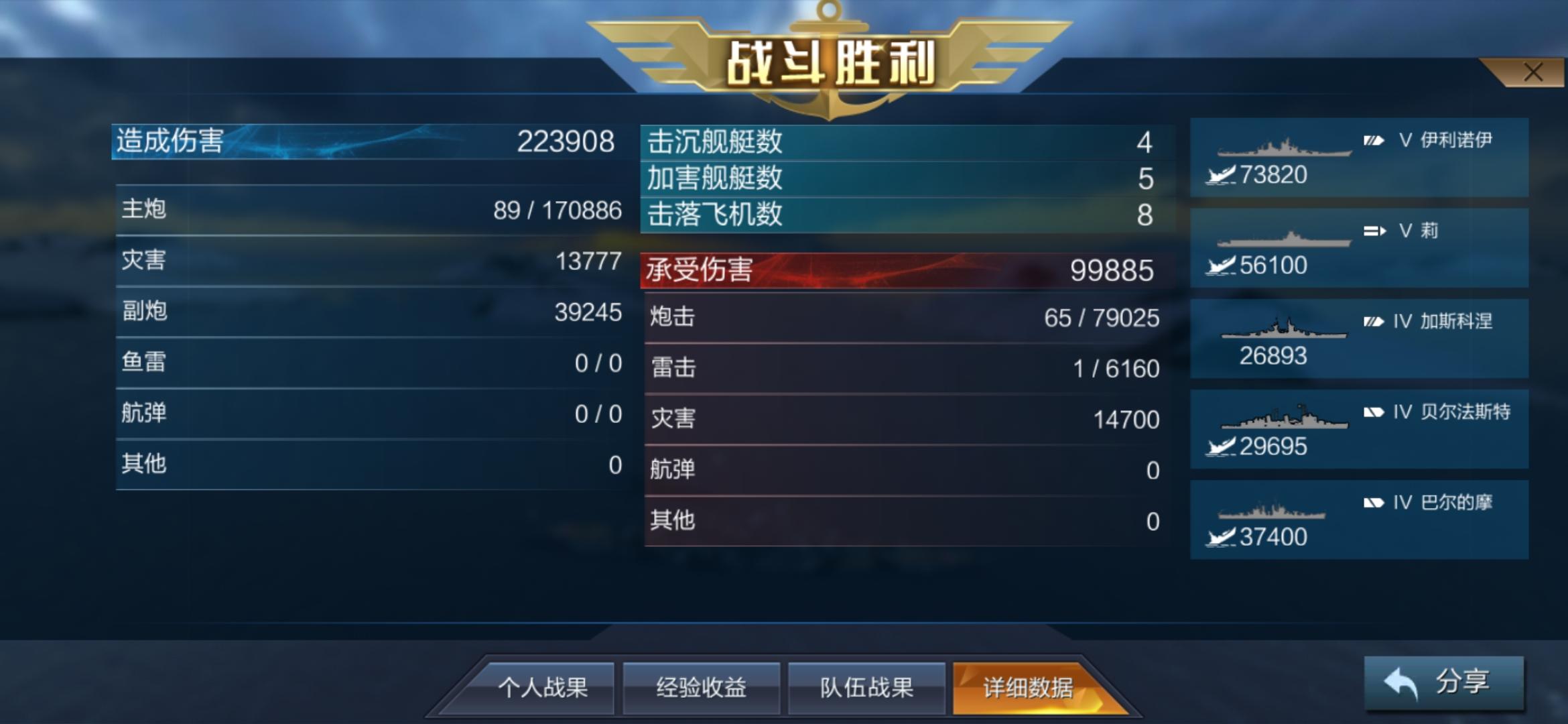Click the battleship class icon beside V 伊利诺伊
Viewport: 1568px width, 724px height.
pyautogui.click(x=1372, y=141)
